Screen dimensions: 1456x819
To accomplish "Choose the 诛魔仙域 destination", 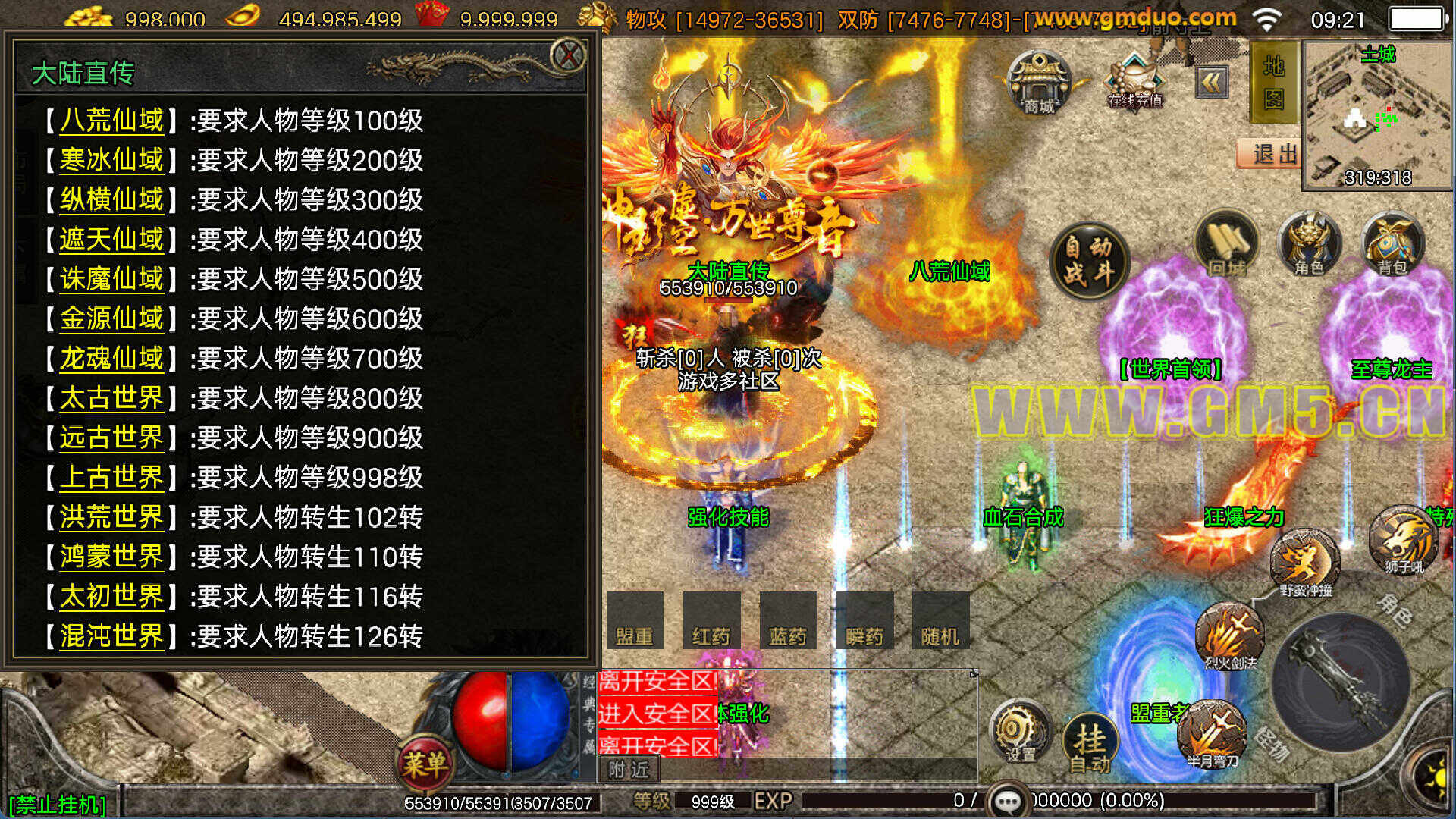I will 111,279.
